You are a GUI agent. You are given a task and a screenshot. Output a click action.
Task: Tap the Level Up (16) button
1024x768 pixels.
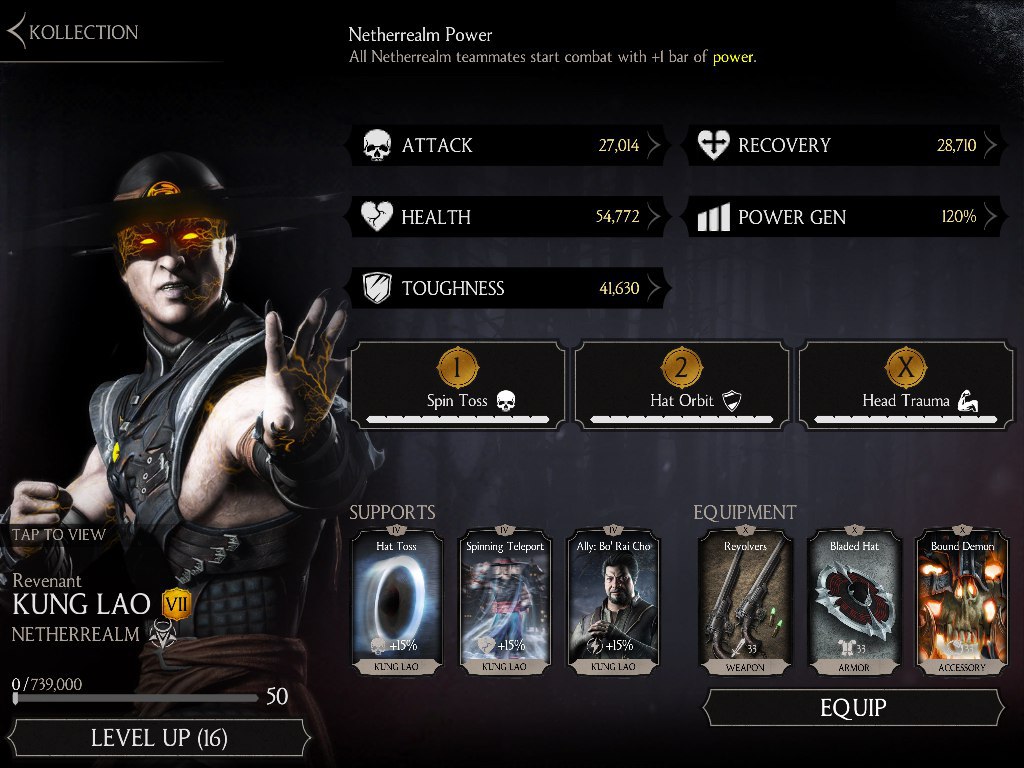click(x=159, y=739)
